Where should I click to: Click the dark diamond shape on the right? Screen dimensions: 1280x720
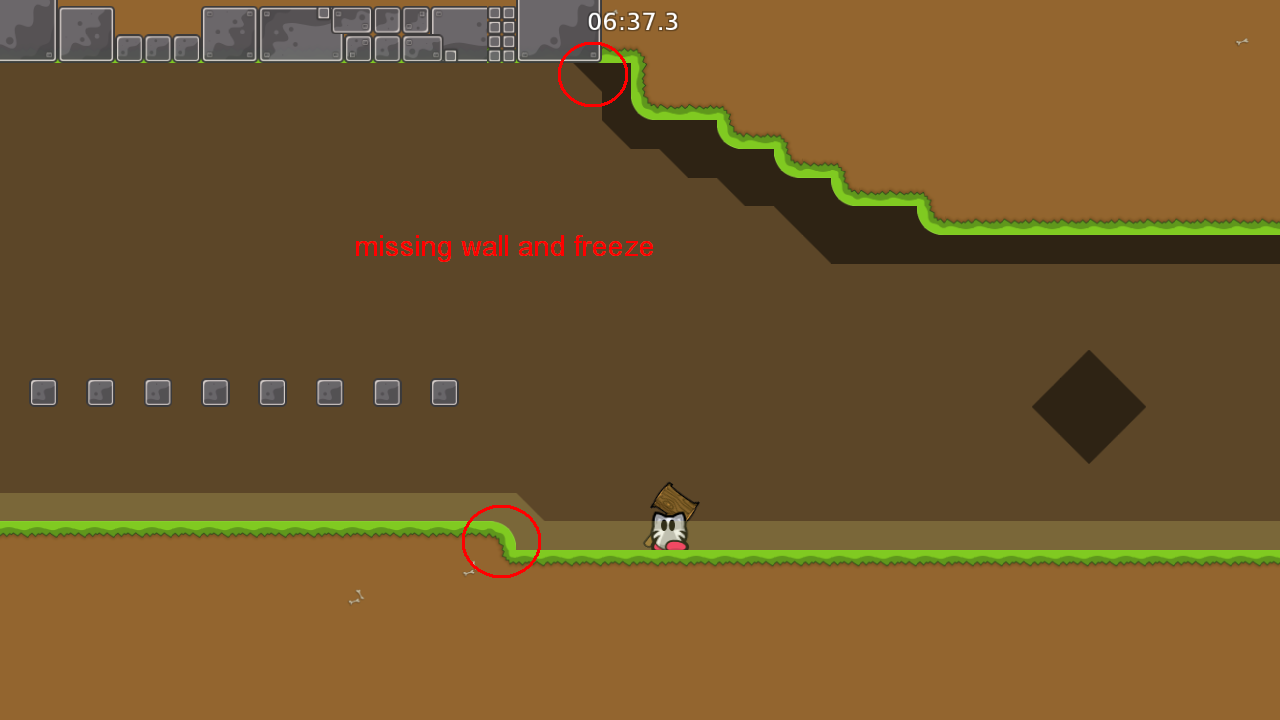coord(1089,408)
